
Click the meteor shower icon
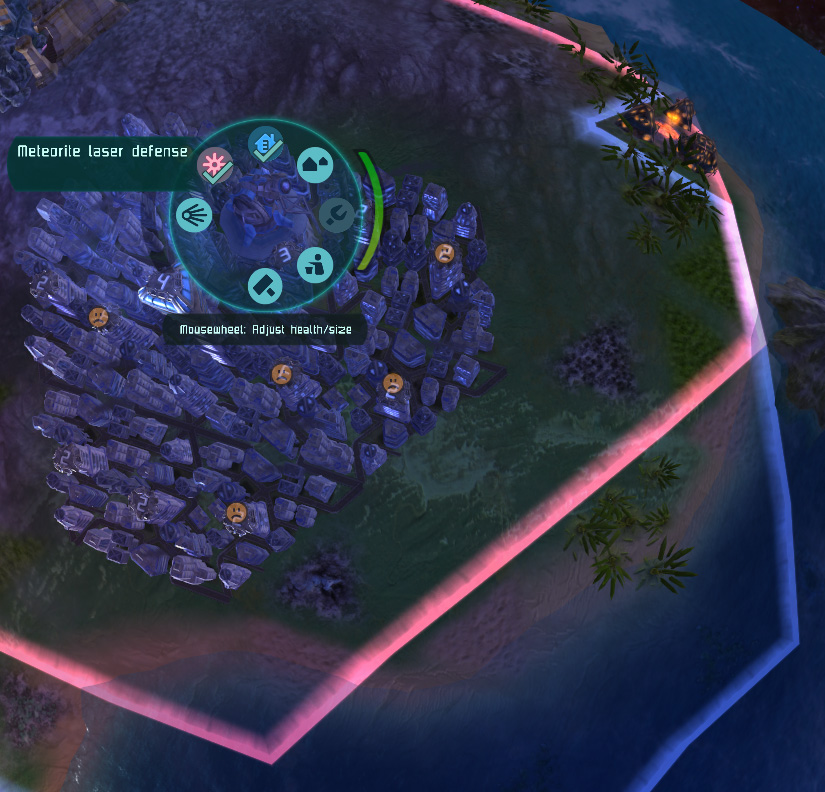click(193, 215)
